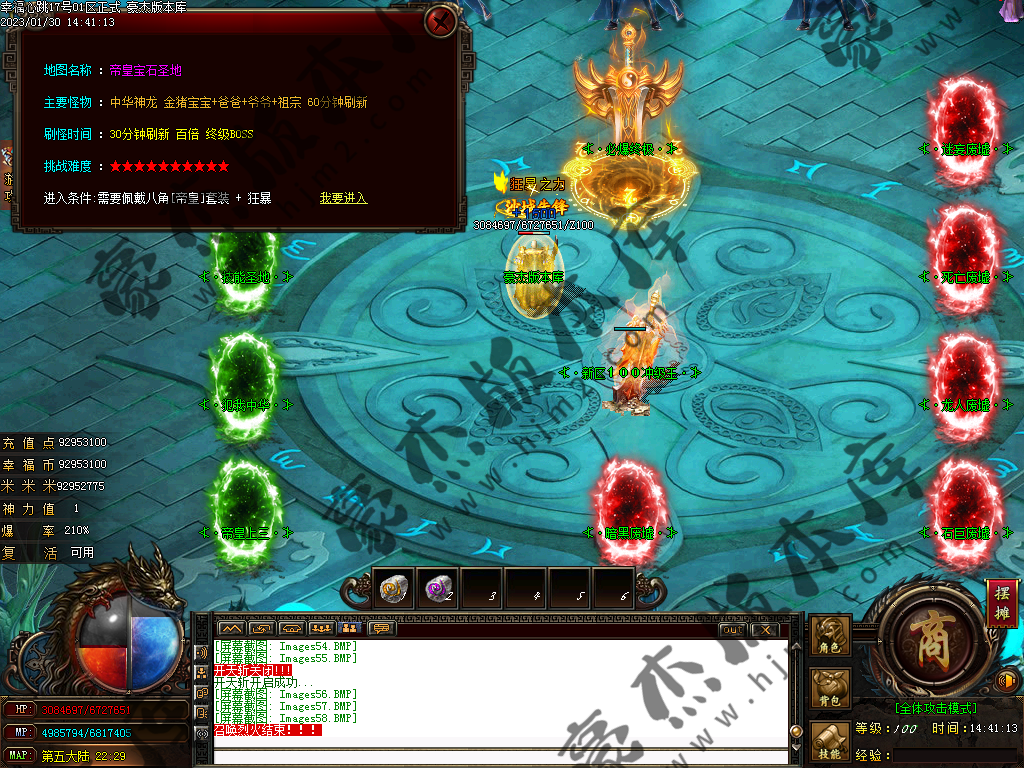Viewport: 1024px width, 768px height.
Task: Click the mountain icon chat toolbar button
Action: [x=232, y=629]
